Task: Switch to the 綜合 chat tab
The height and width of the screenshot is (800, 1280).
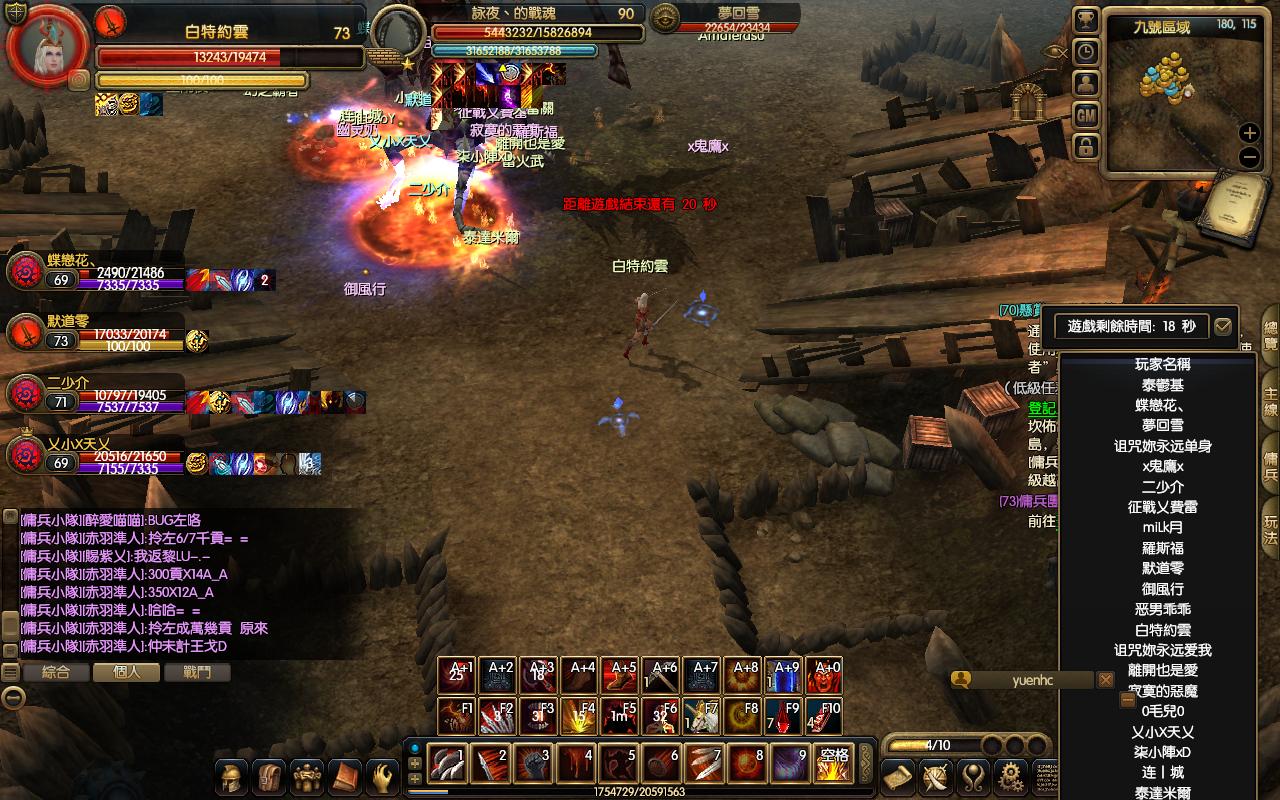Action: [x=56, y=672]
